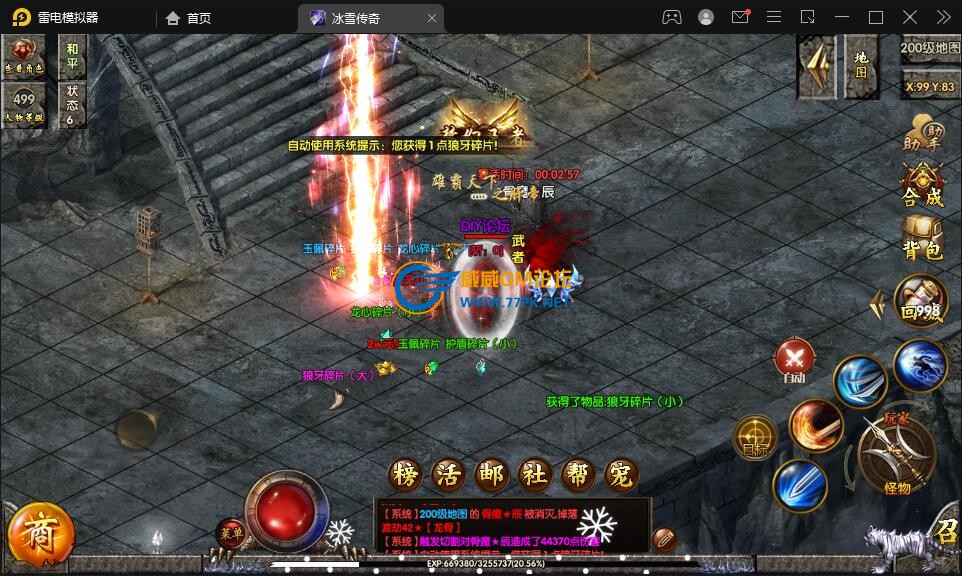The height and width of the screenshot is (576, 962).
Task: Open the 榜 rankings menu
Action: [403, 475]
